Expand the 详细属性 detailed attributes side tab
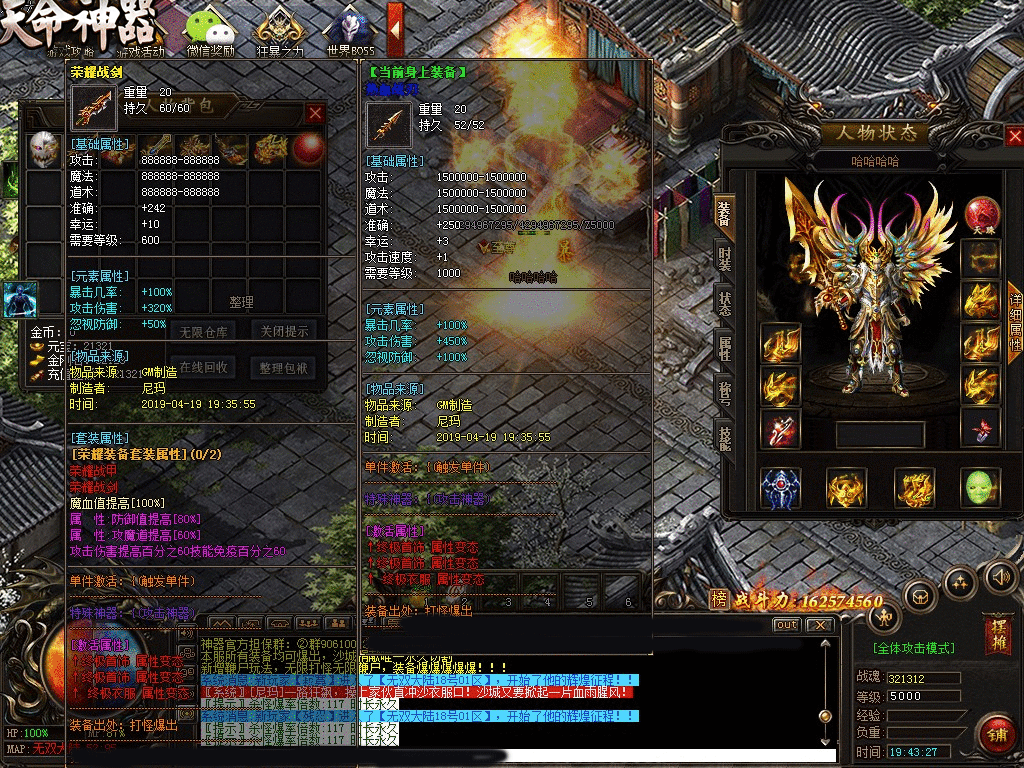Screen dimensions: 1024x768 click(x=1014, y=322)
